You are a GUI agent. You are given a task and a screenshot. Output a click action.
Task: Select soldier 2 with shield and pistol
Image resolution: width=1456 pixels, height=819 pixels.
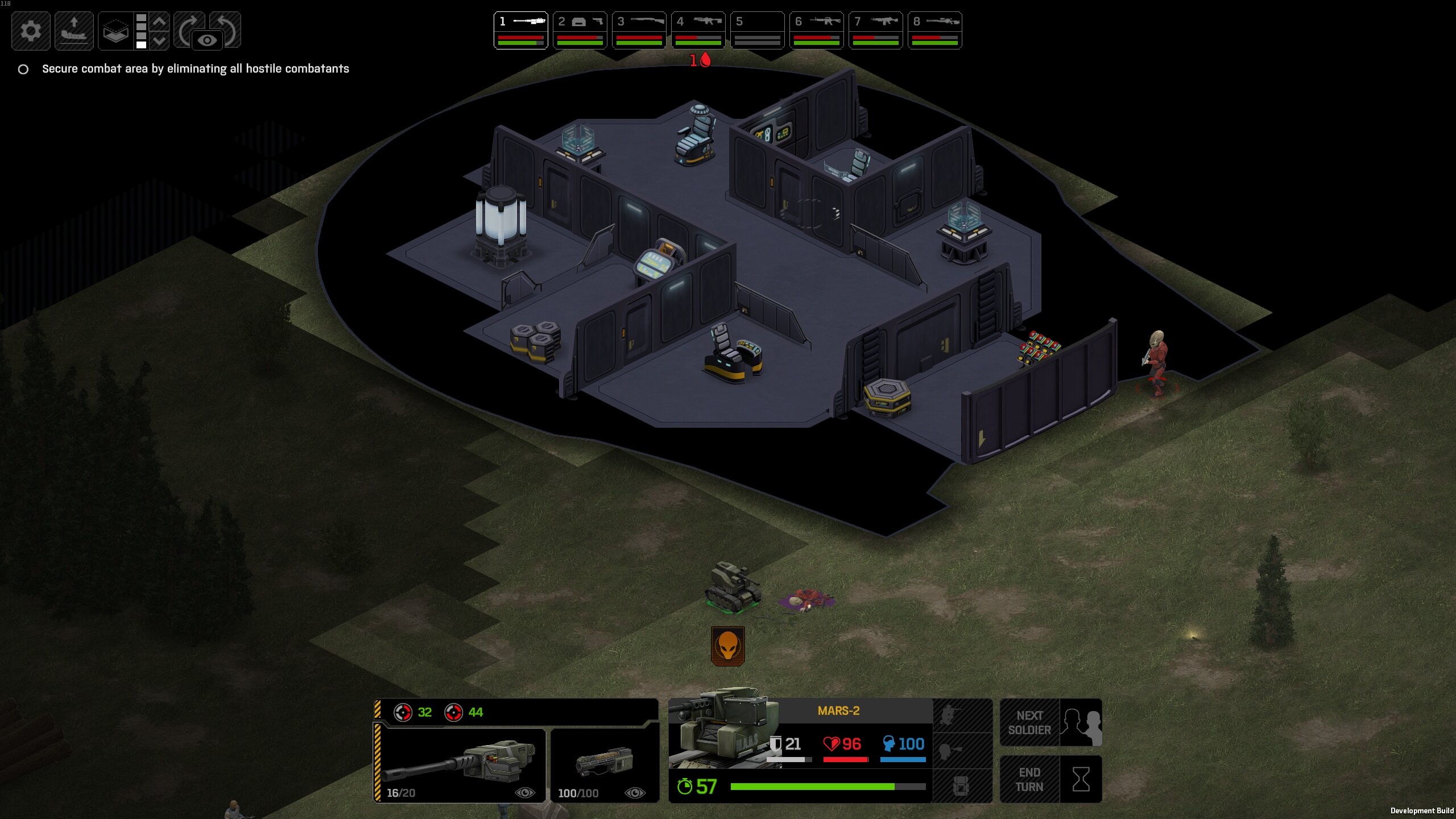pyautogui.click(x=580, y=30)
